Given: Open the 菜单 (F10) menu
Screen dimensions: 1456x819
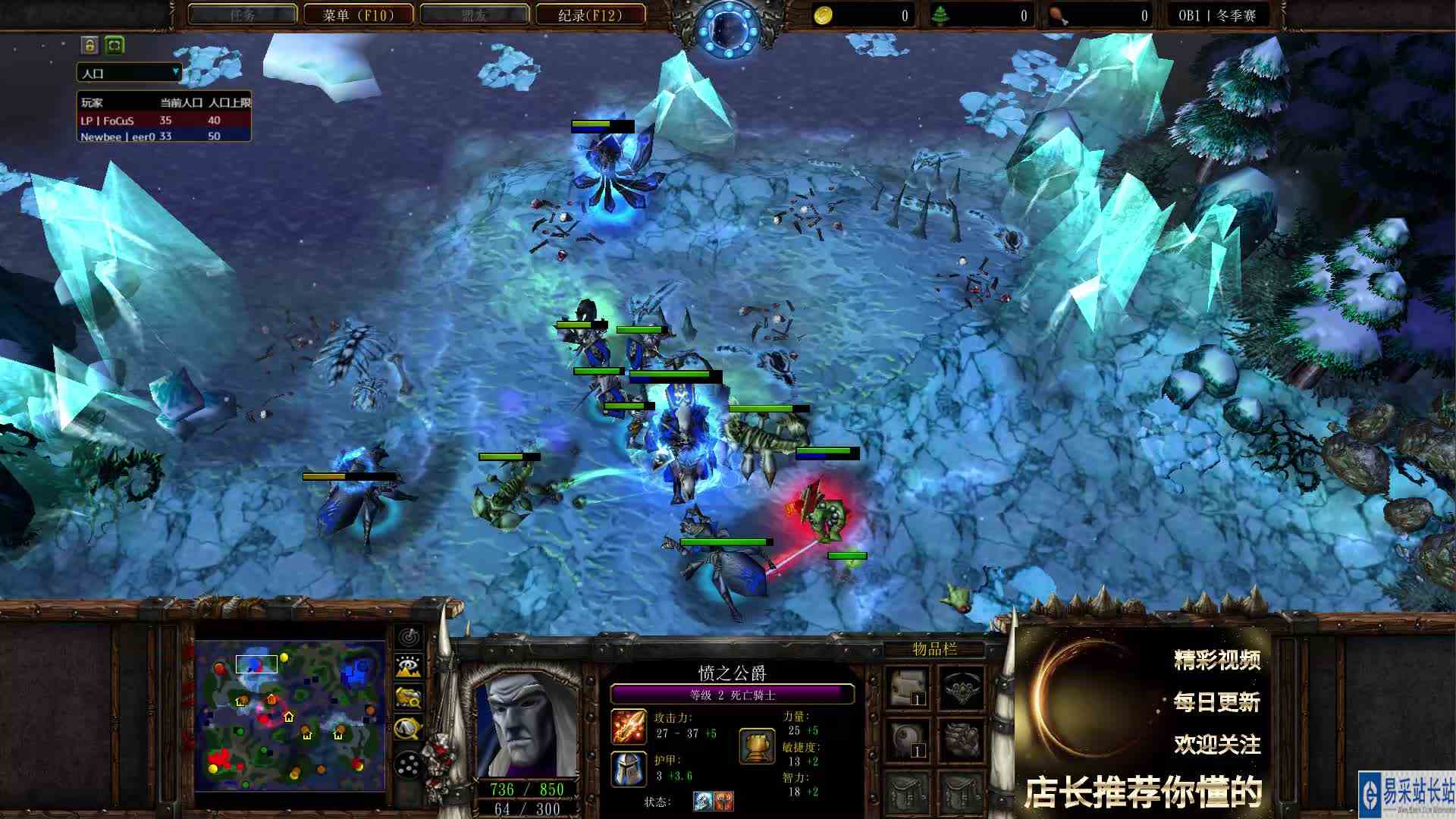Looking at the screenshot, I should (x=356, y=13).
